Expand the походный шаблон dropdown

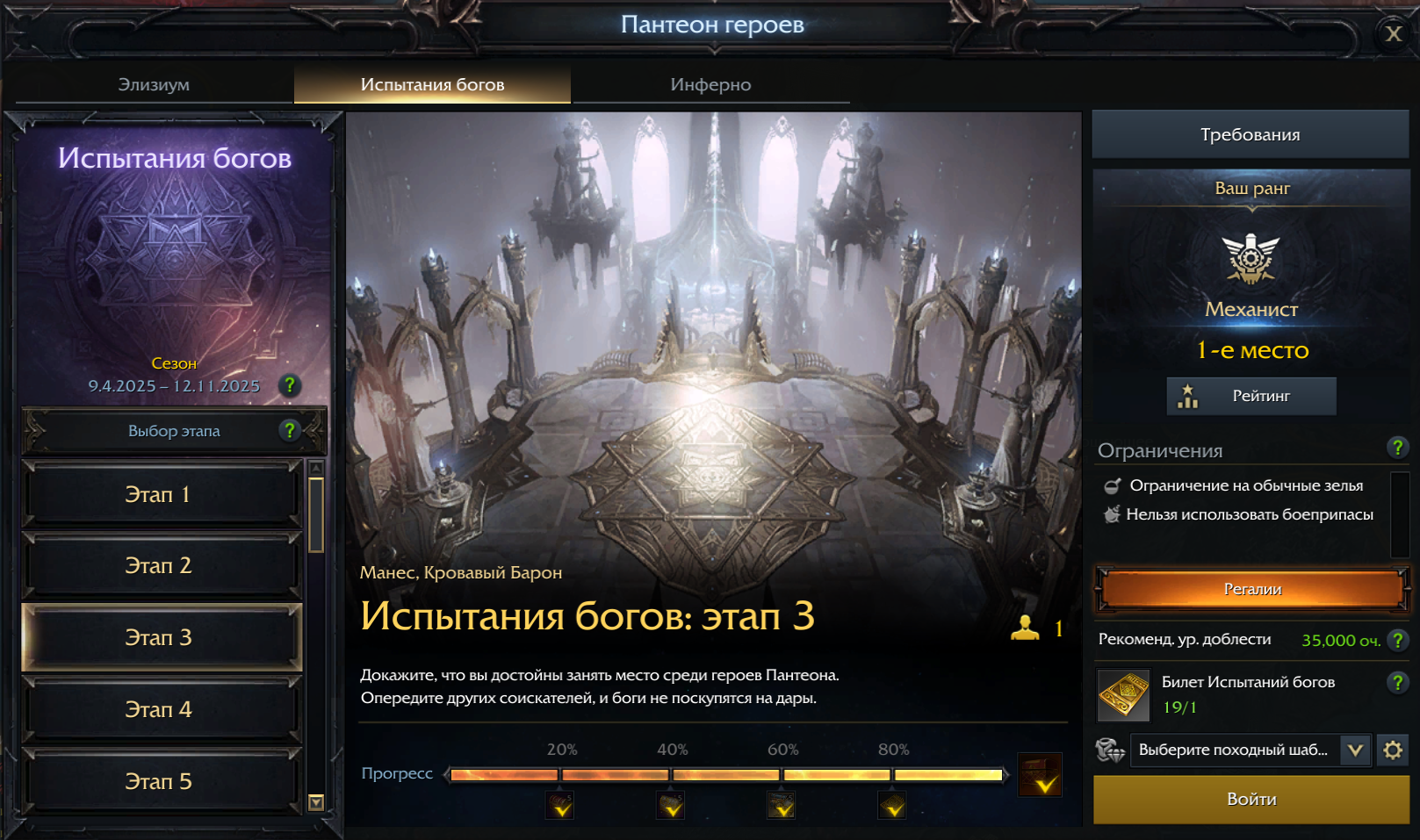(x=1357, y=750)
